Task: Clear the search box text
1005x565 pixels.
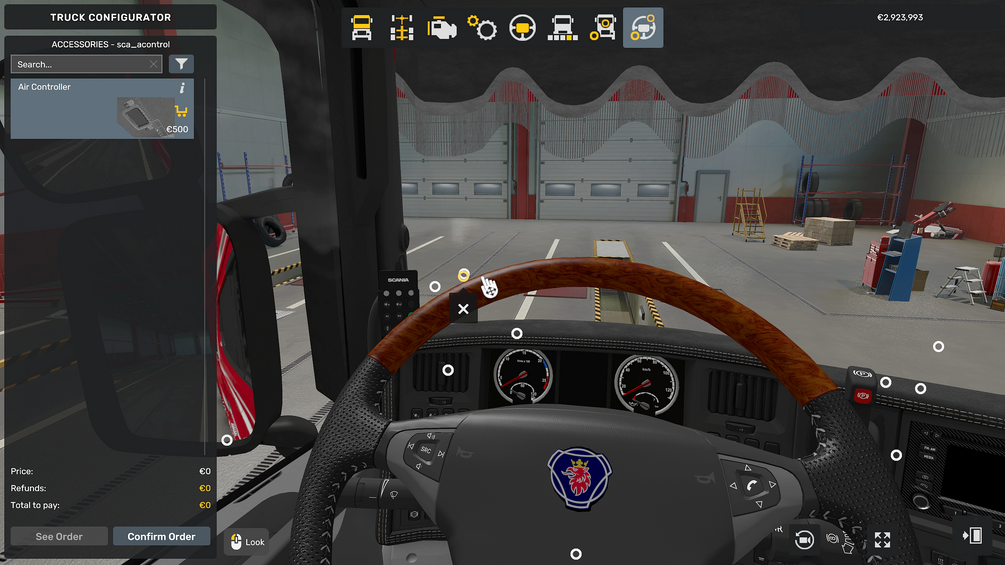Action: click(154, 64)
